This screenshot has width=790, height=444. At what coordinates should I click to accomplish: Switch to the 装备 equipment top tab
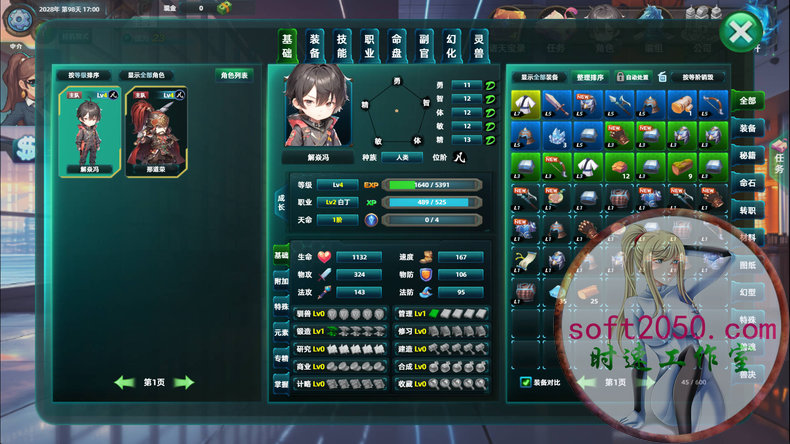pyautogui.click(x=315, y=45)
